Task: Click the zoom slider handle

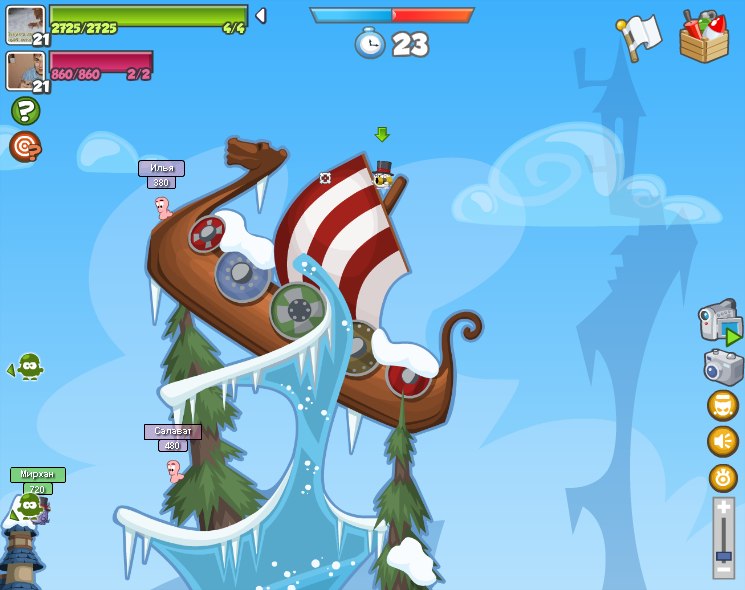Action: click(724, 555)
